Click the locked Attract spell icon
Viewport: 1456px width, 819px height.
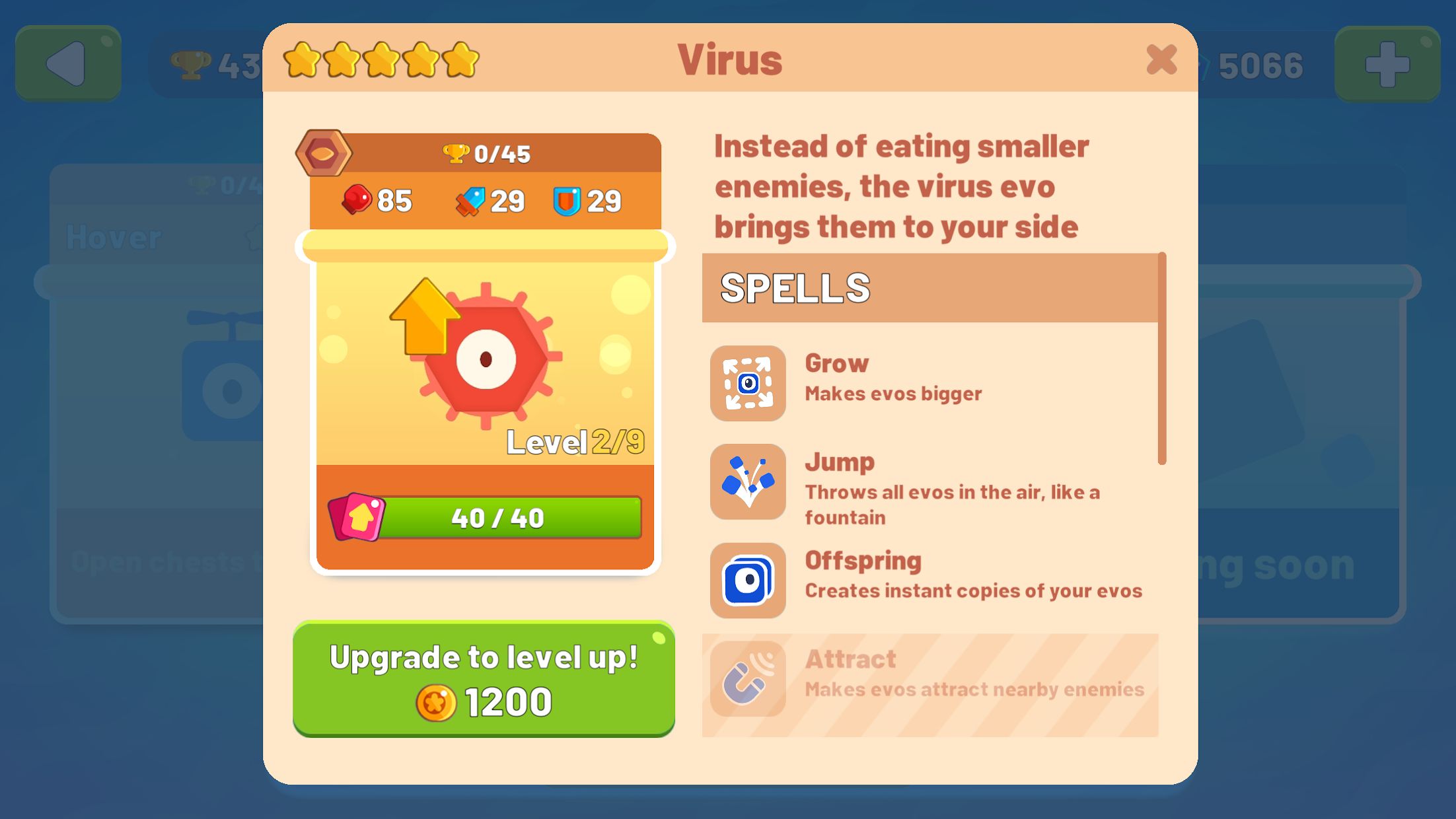click(746, 679)
